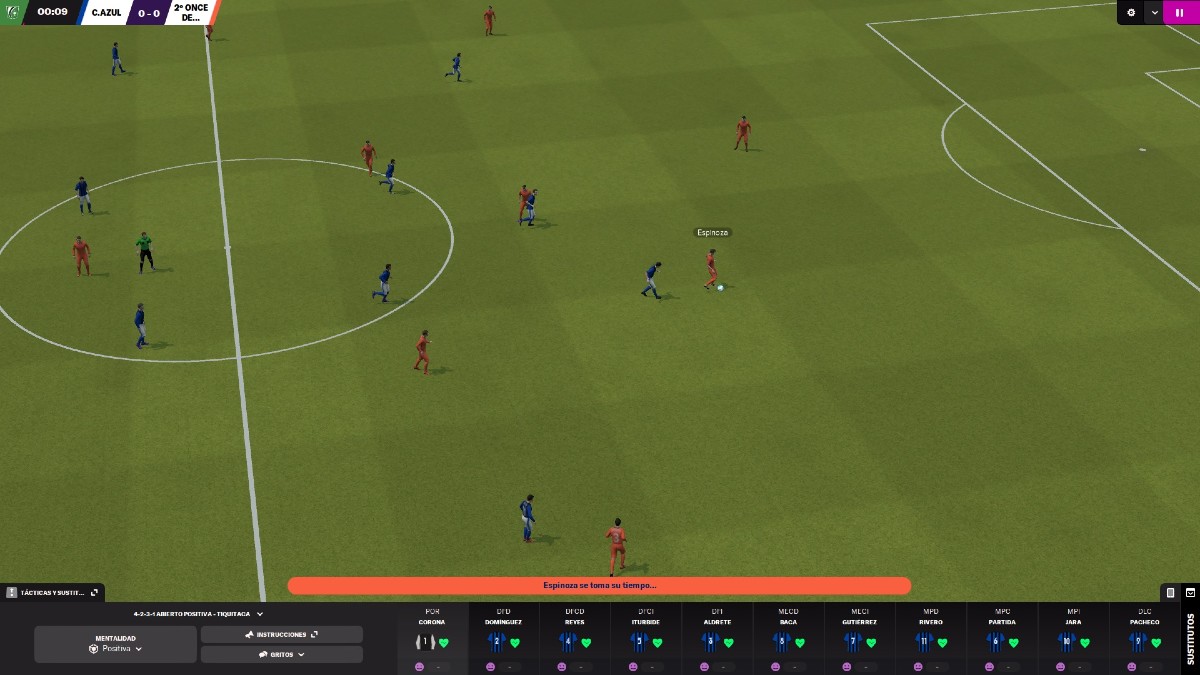Select Gutiérrez's player card
The width and height of the screenshot is (1200, 675).
pyautogui.click(x=860, y=637)
